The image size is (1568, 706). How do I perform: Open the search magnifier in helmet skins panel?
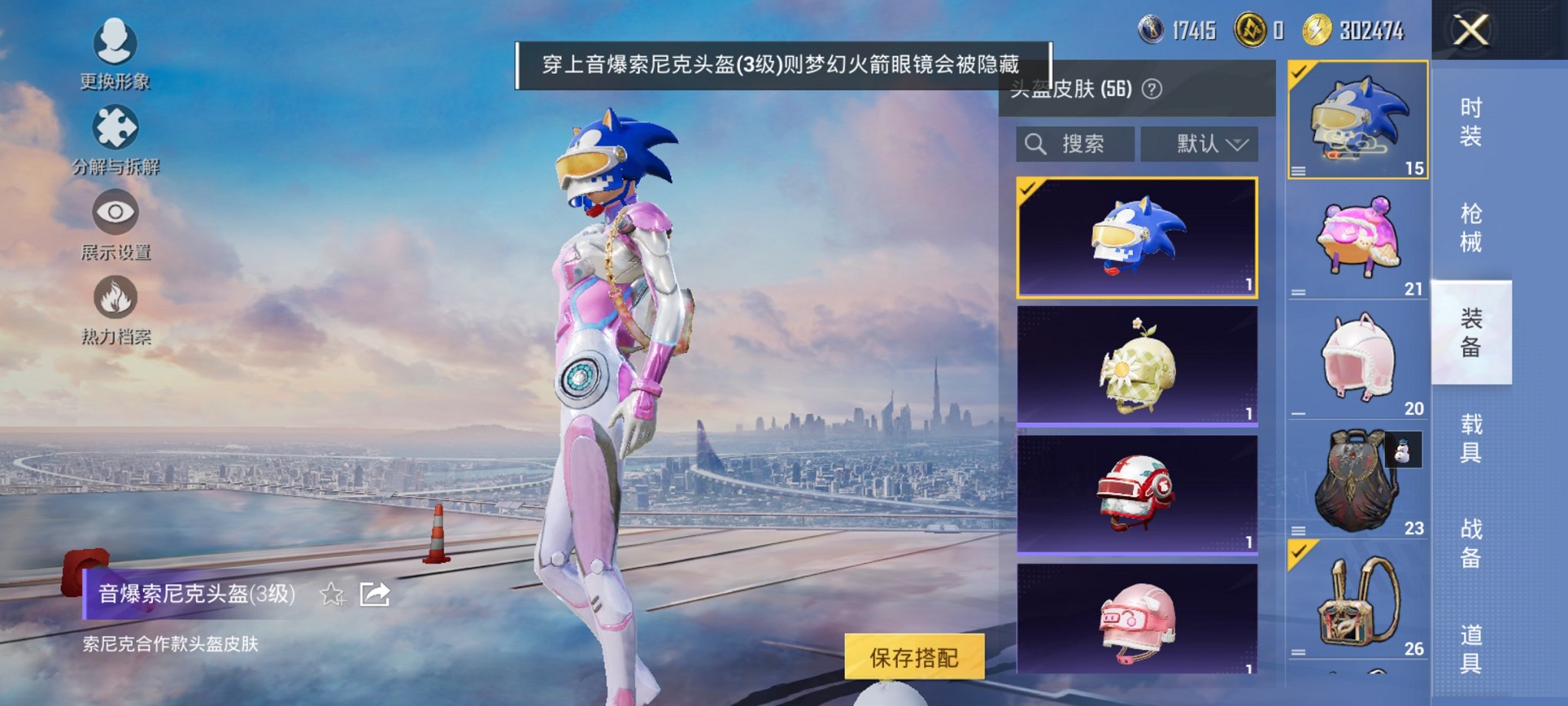click(x=1035, y=145)
